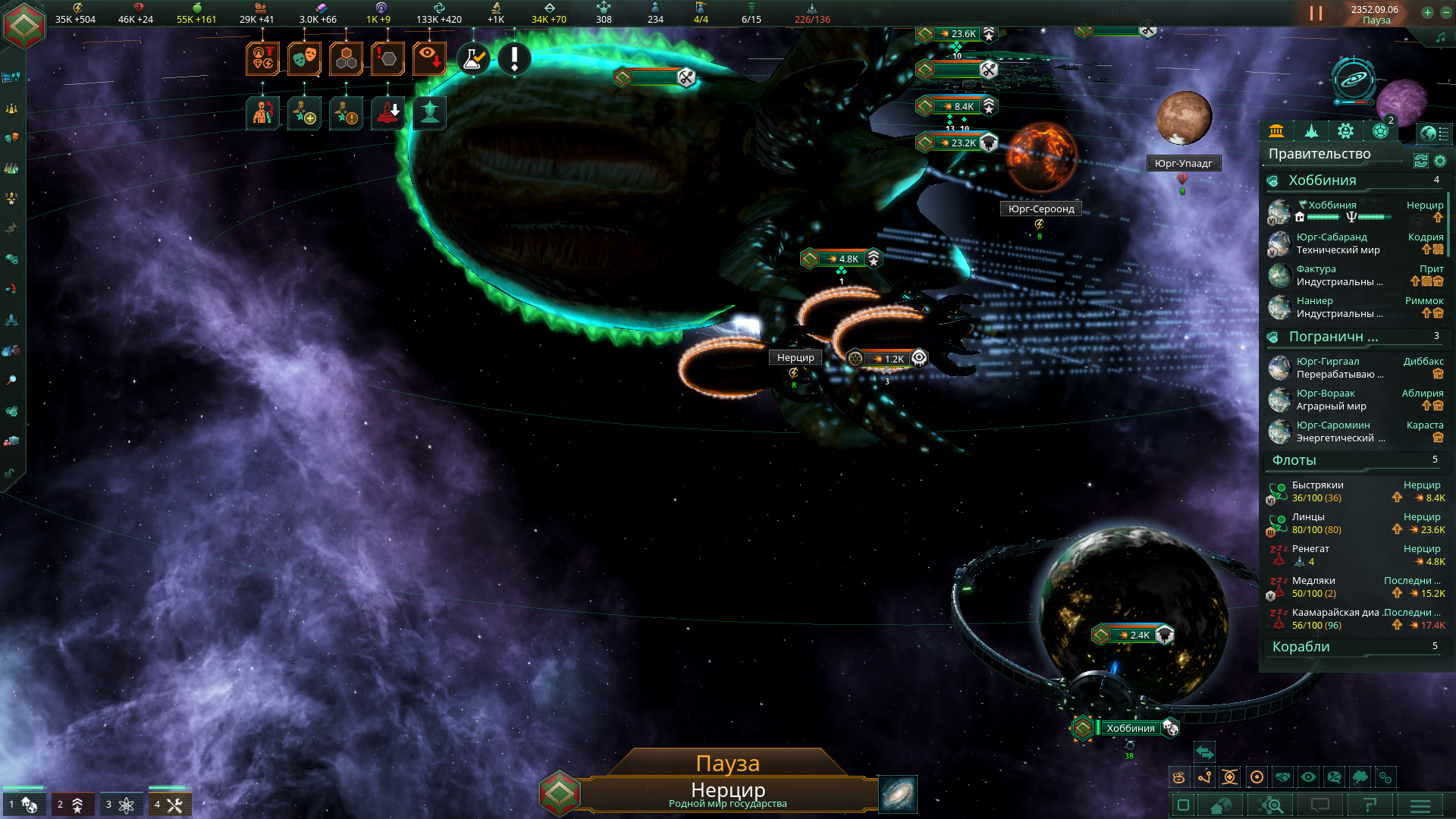
Task: Open the galaxy map view button
Action: [898, 794]
